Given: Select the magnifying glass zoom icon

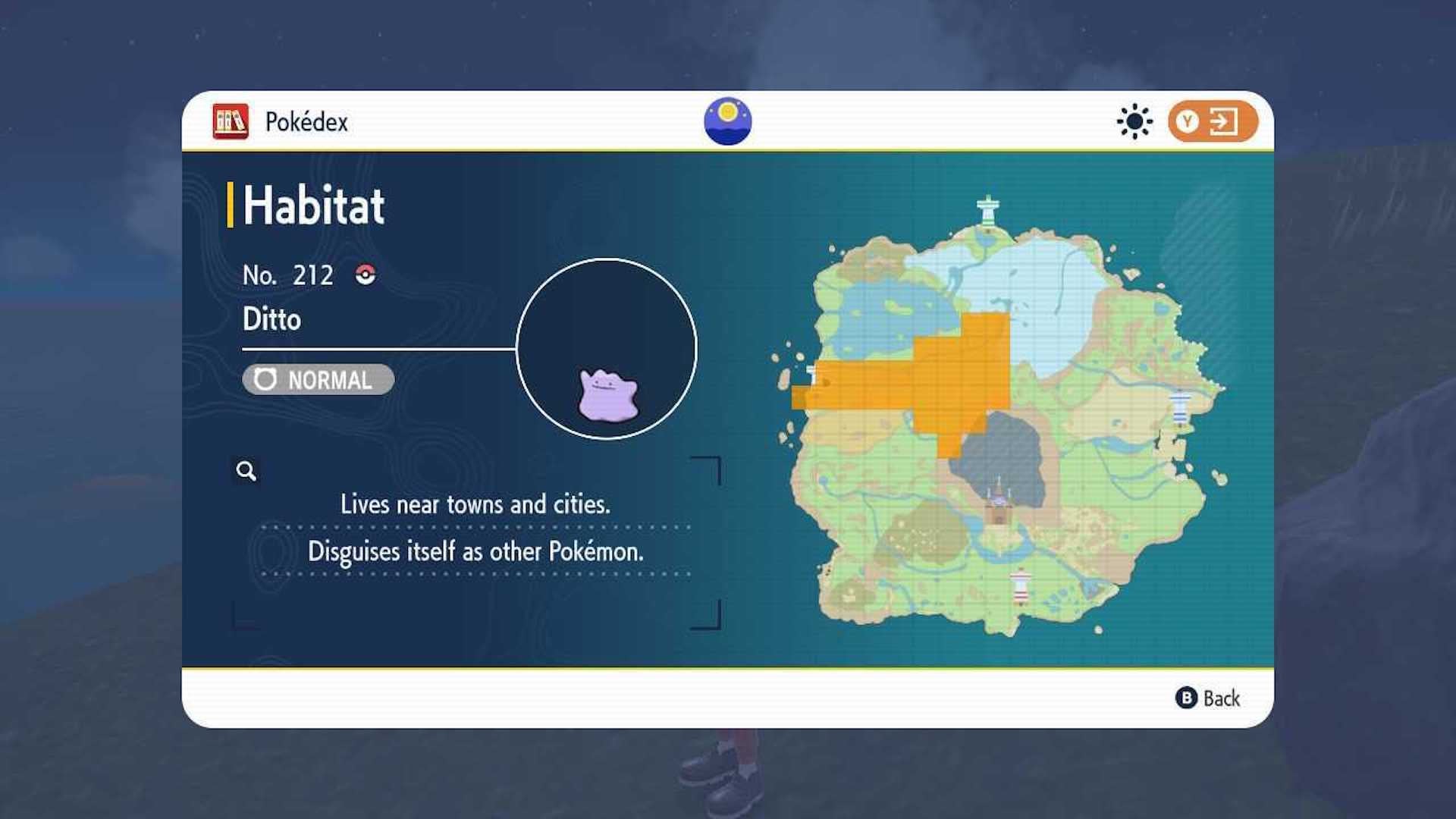Looking at the screenshot, I should pyautogui.click(x=244, y=471).
